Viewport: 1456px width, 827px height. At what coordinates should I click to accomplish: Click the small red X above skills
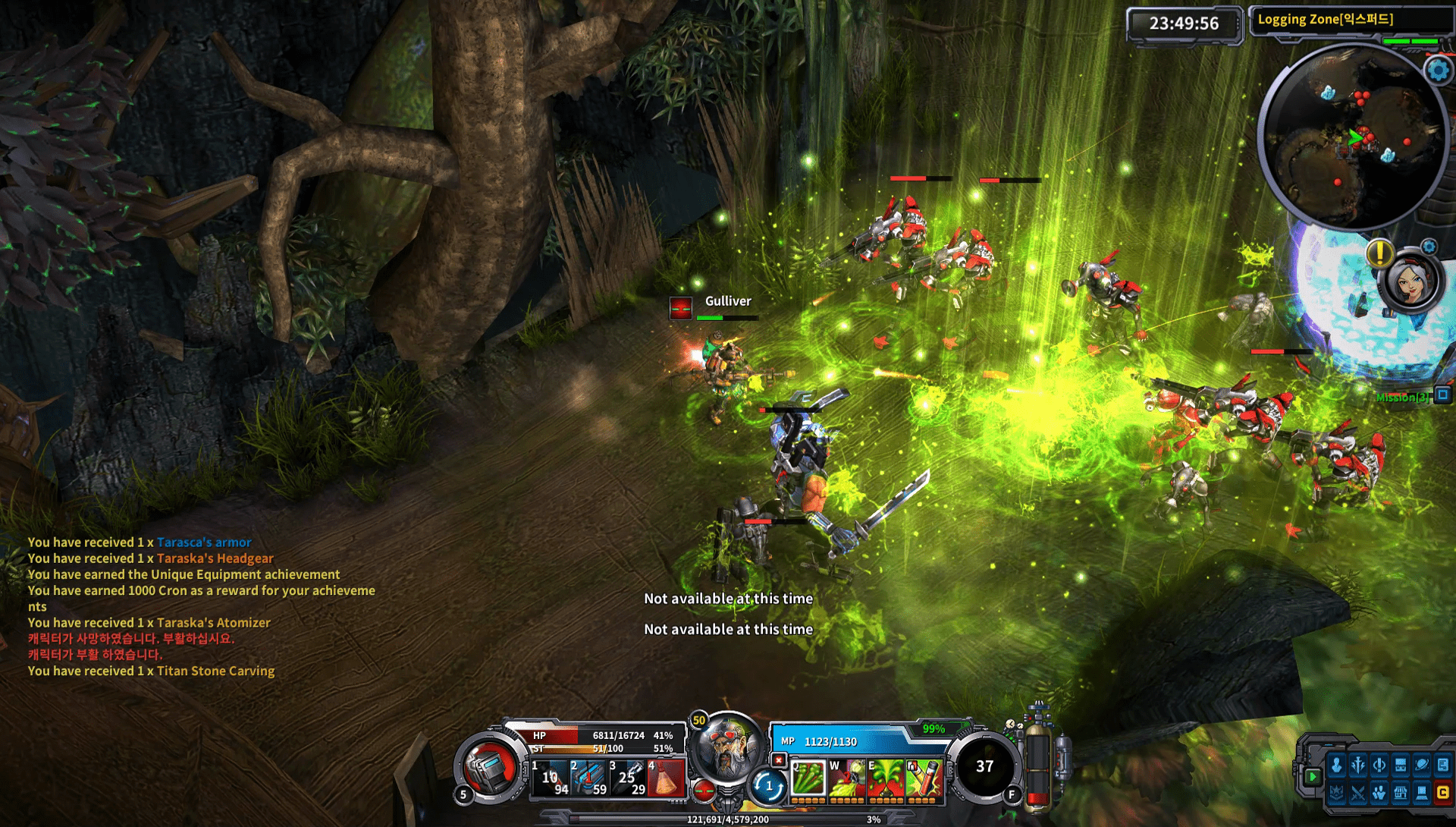click(x=778, y=759)
